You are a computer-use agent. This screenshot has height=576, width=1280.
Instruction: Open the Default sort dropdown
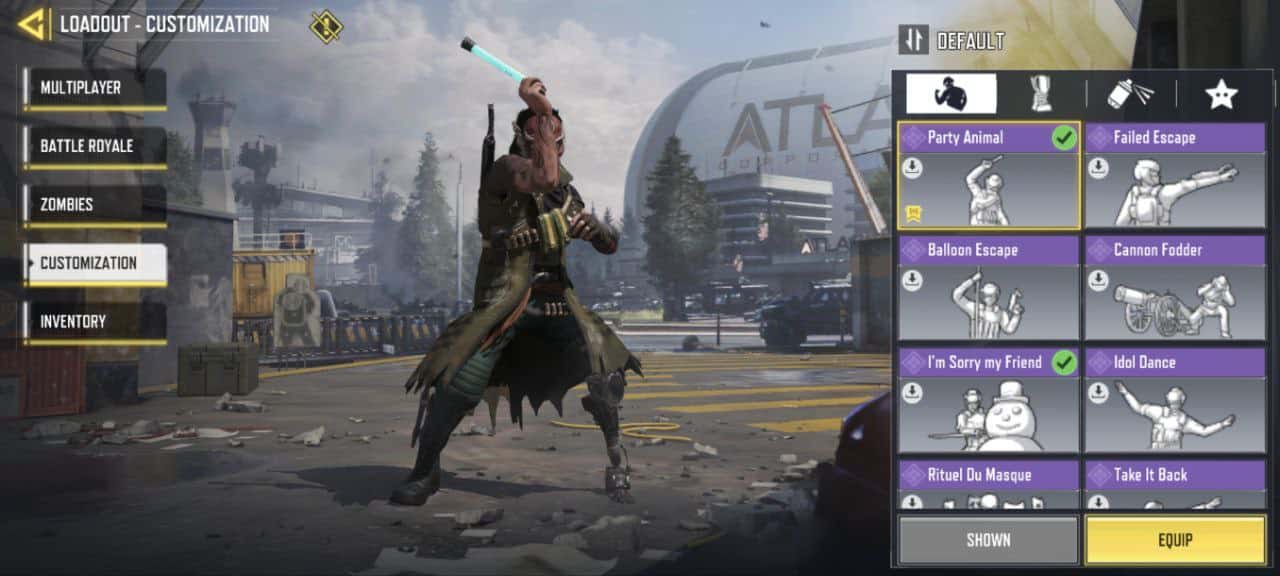pyautogui.click(x=952, y=40)
